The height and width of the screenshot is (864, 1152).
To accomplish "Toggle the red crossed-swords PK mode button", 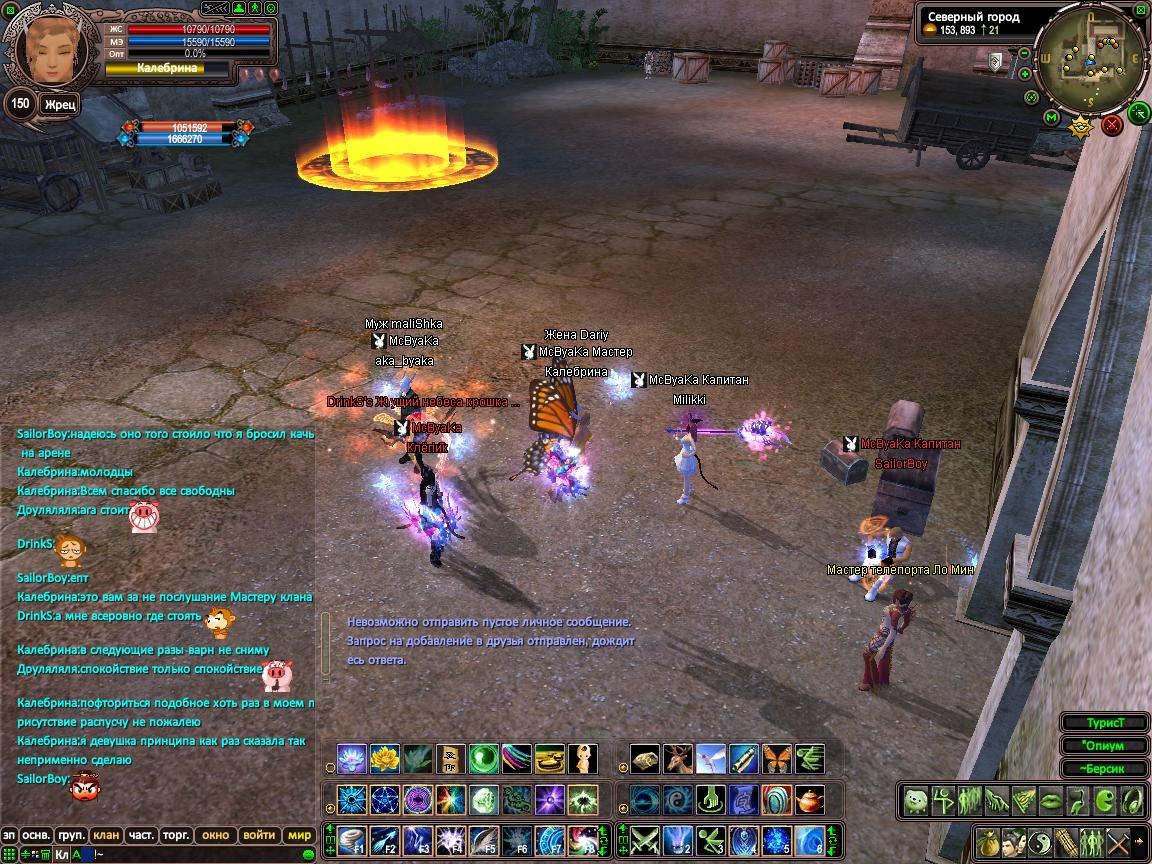I will pos(1112,125).
